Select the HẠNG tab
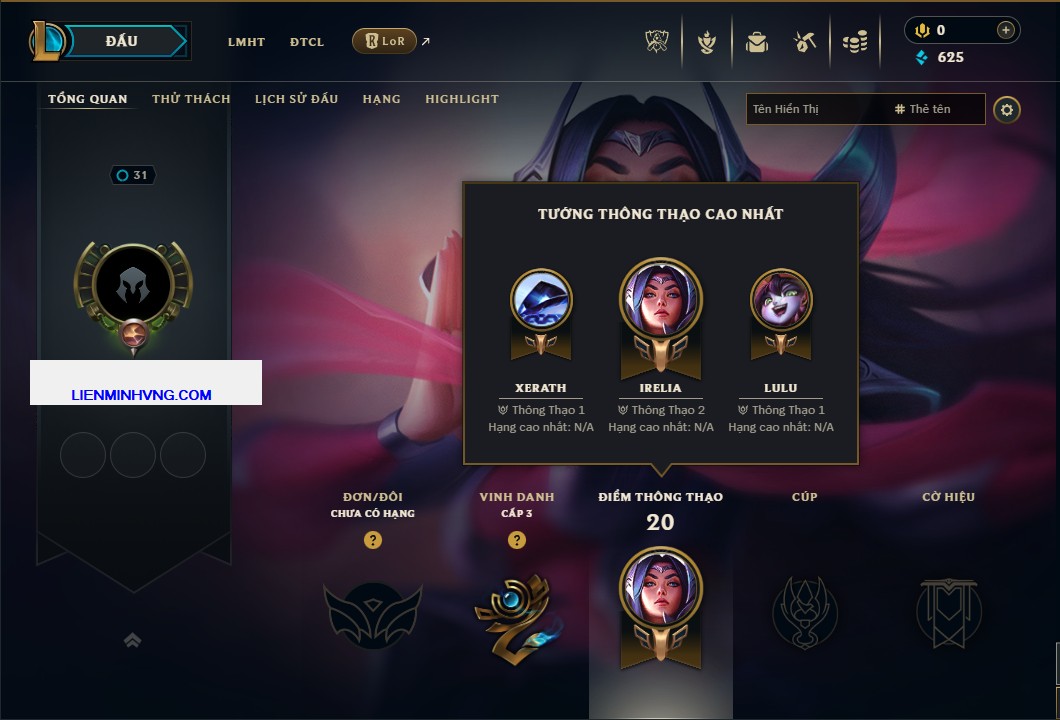The width and height of the screenshot is (1060, 720). click(x=381, y=99)
